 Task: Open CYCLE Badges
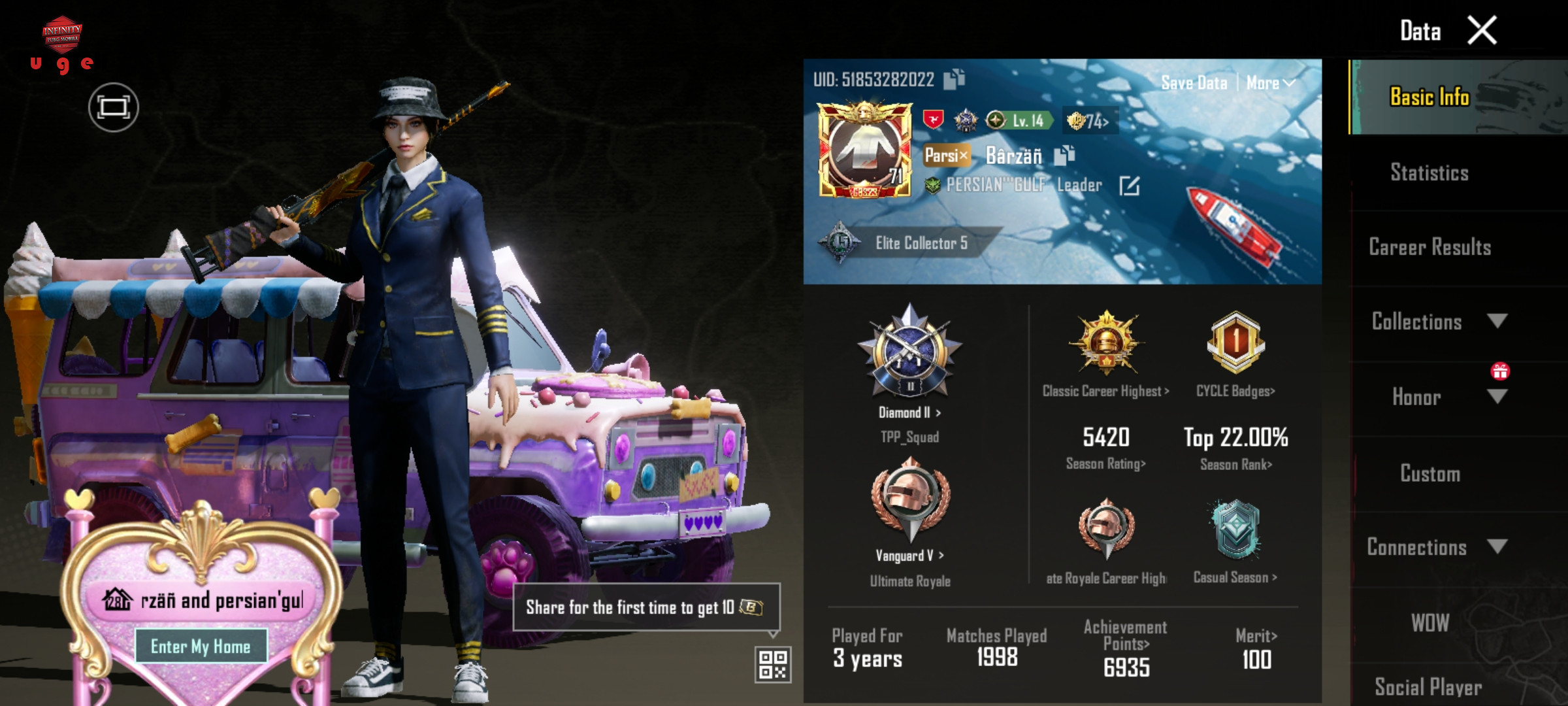coord(1235,391)
